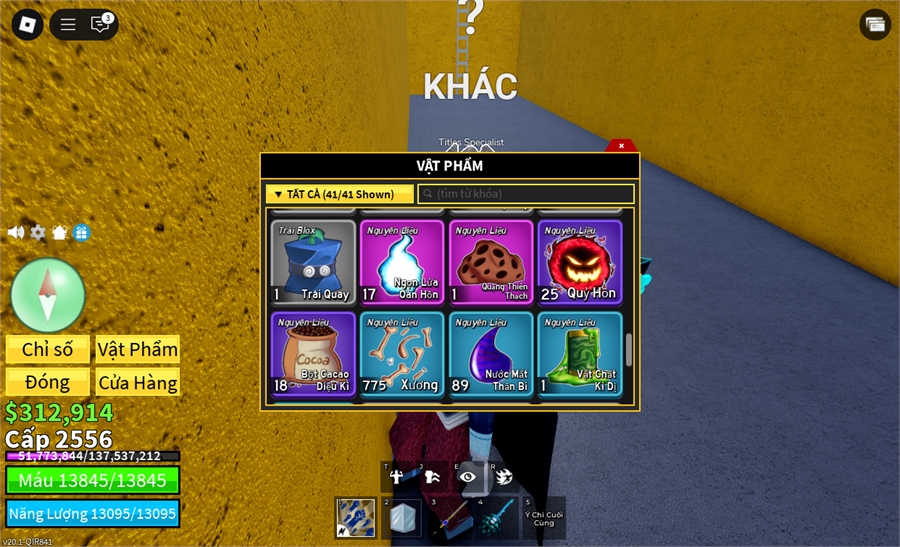Open the TẤT CẢ item filter dropdown
900x547 pixels.
pos(340,194)
